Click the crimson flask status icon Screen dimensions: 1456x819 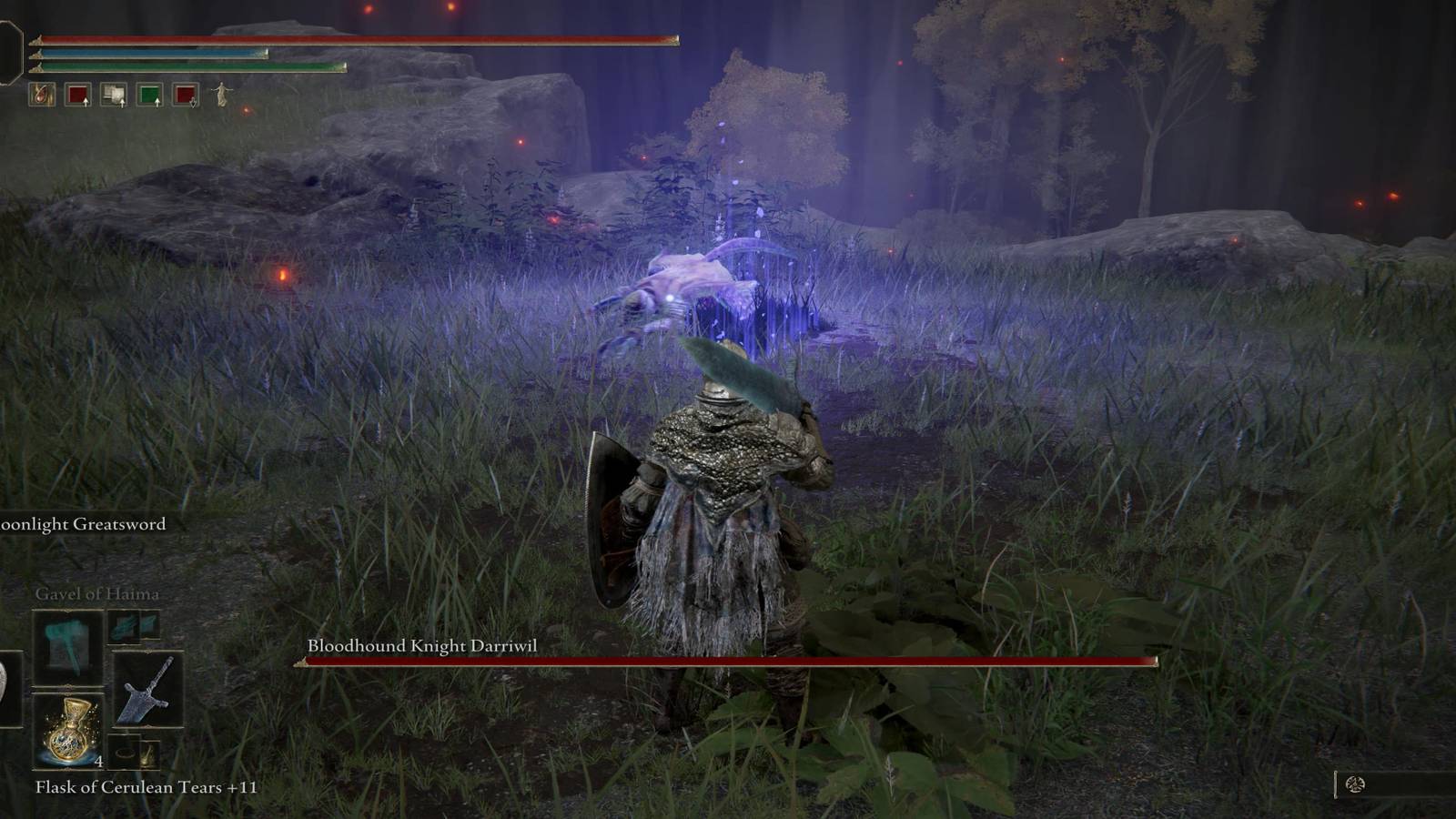(41, 95)
